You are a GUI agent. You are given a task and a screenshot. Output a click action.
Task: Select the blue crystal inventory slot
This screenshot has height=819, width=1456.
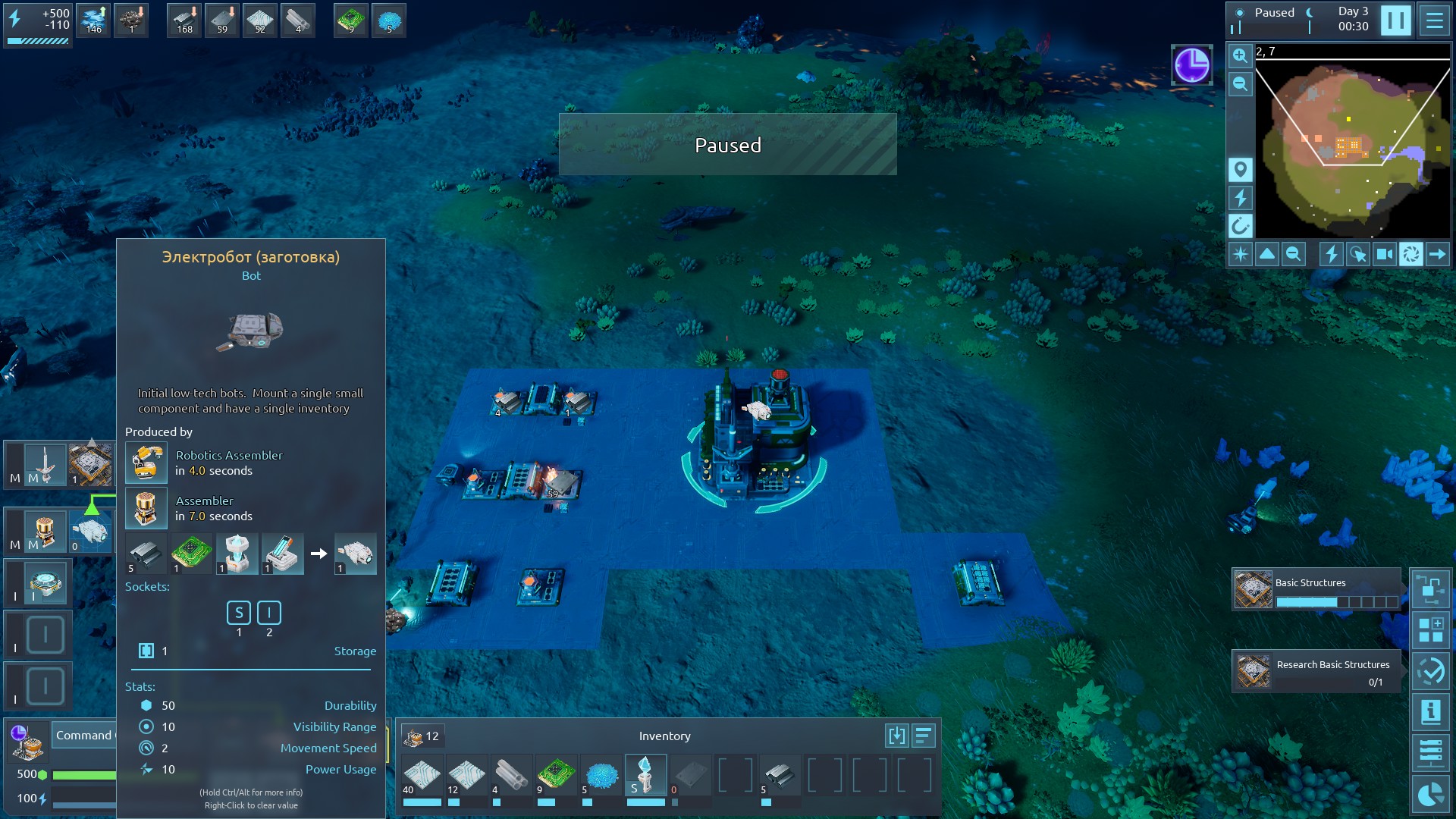[601, 775]
